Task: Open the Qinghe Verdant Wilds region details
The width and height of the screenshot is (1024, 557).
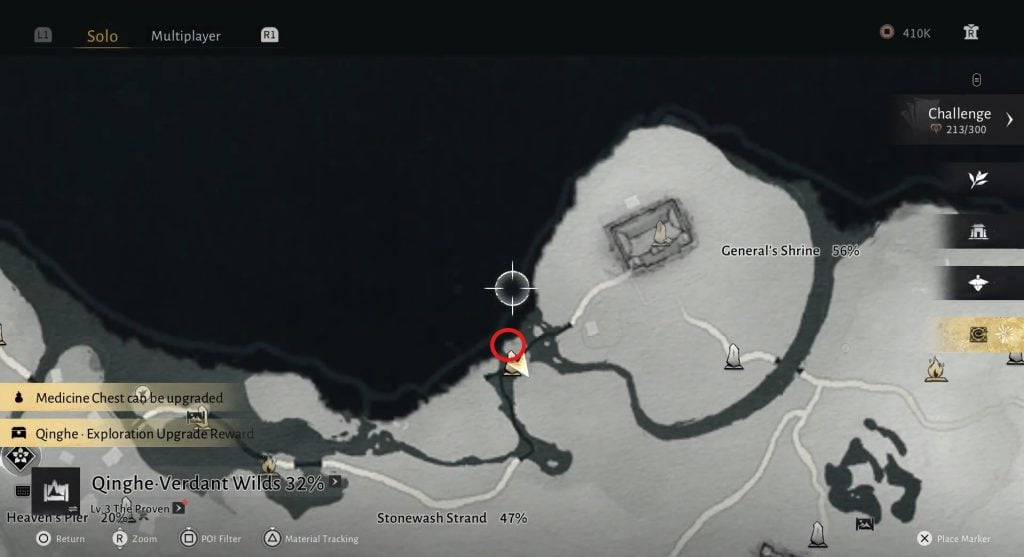Action: click(x=208, y=484)
